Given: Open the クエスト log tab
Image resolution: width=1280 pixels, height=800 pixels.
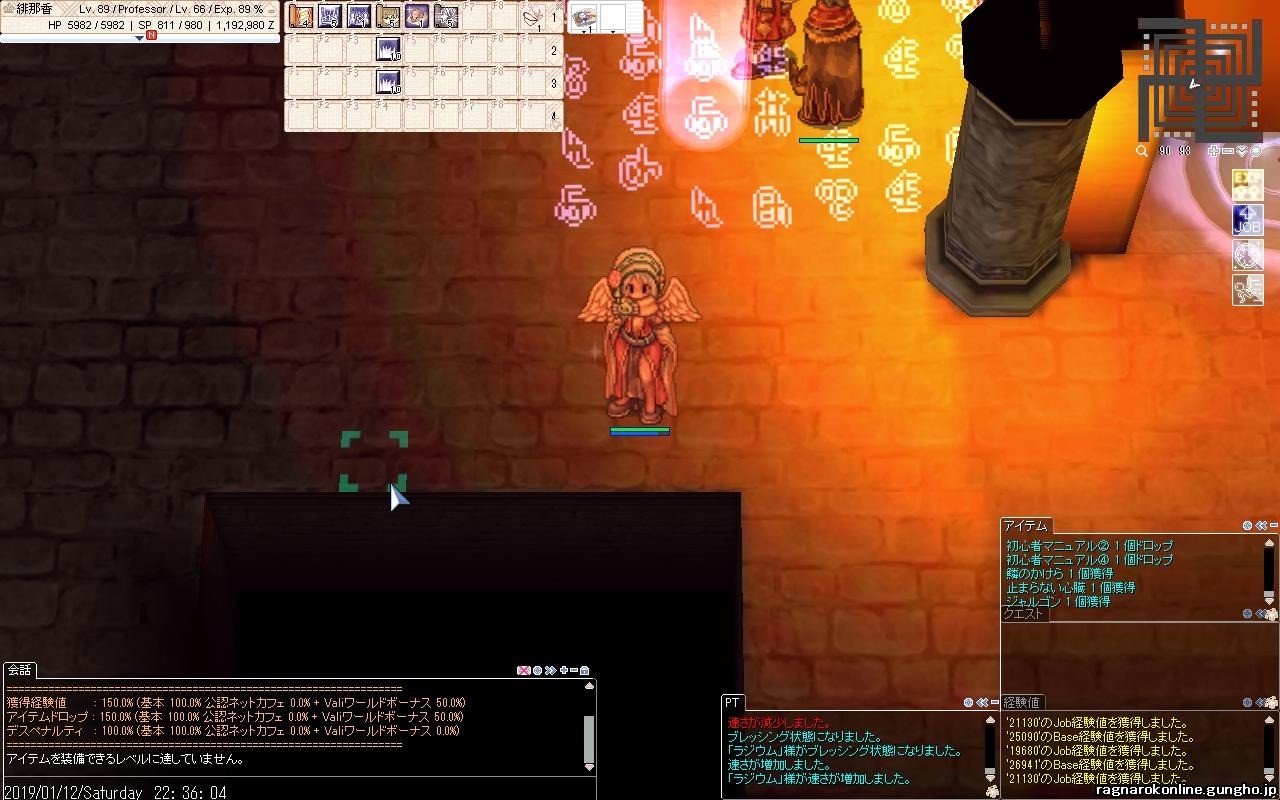Looking at the screenshot, I should [1023, 614].
